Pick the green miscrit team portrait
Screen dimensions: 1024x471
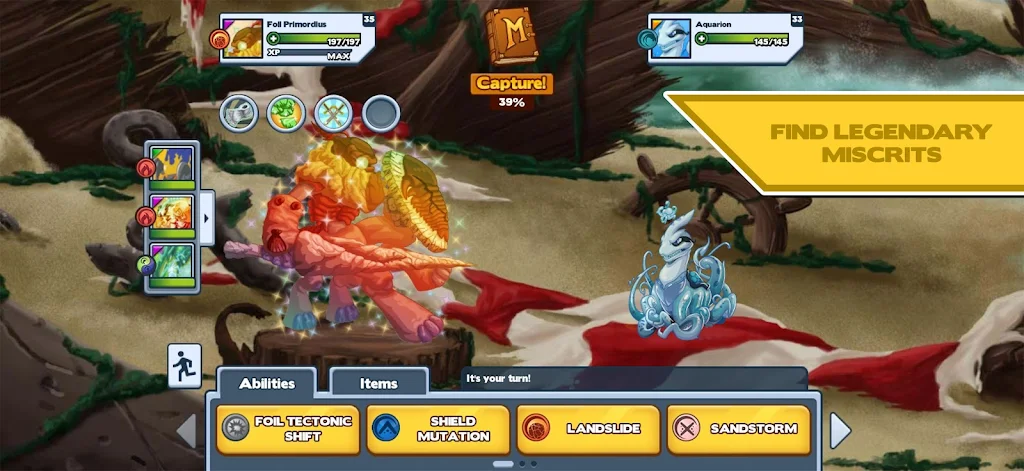(x=172, y=264)
